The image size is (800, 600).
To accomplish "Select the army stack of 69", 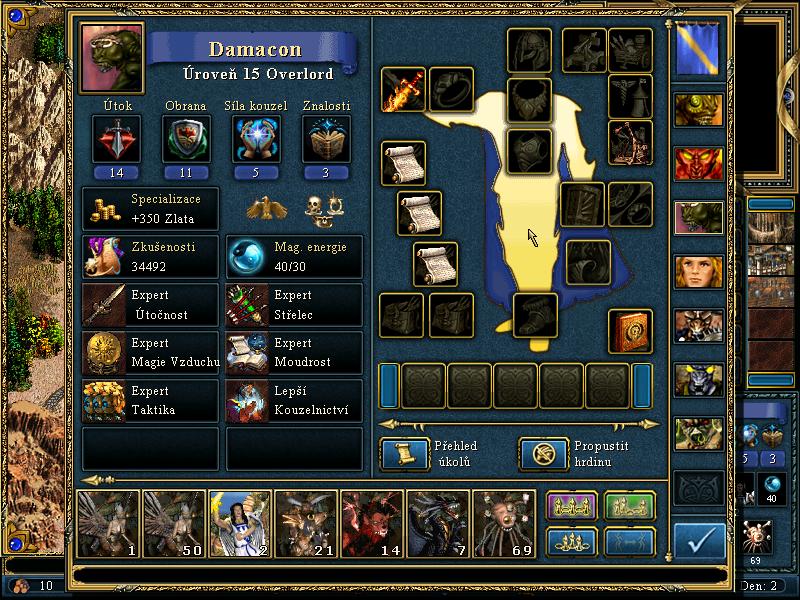I will [504, 523].
